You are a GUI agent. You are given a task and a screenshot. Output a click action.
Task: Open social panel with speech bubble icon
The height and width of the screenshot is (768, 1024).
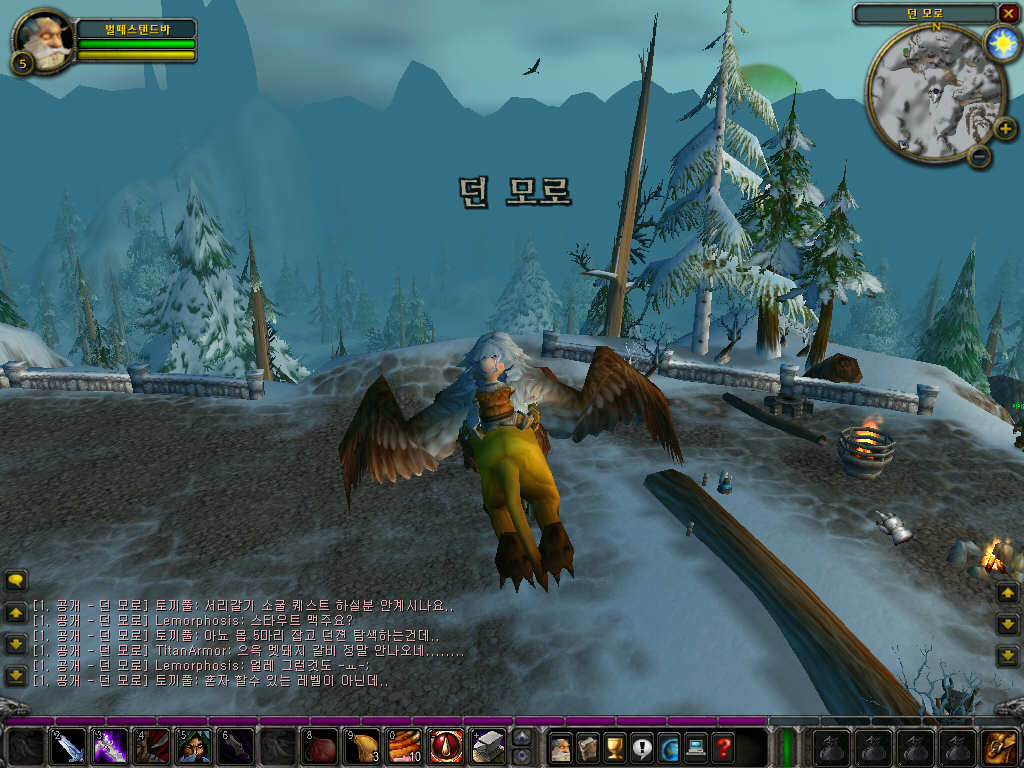(641, 747)
